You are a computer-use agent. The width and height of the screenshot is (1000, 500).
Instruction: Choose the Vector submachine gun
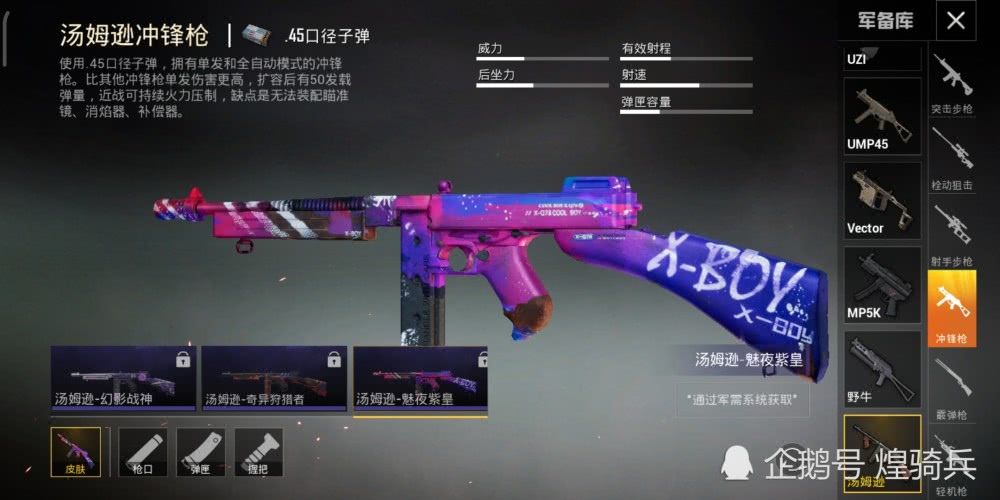[882, 201]
